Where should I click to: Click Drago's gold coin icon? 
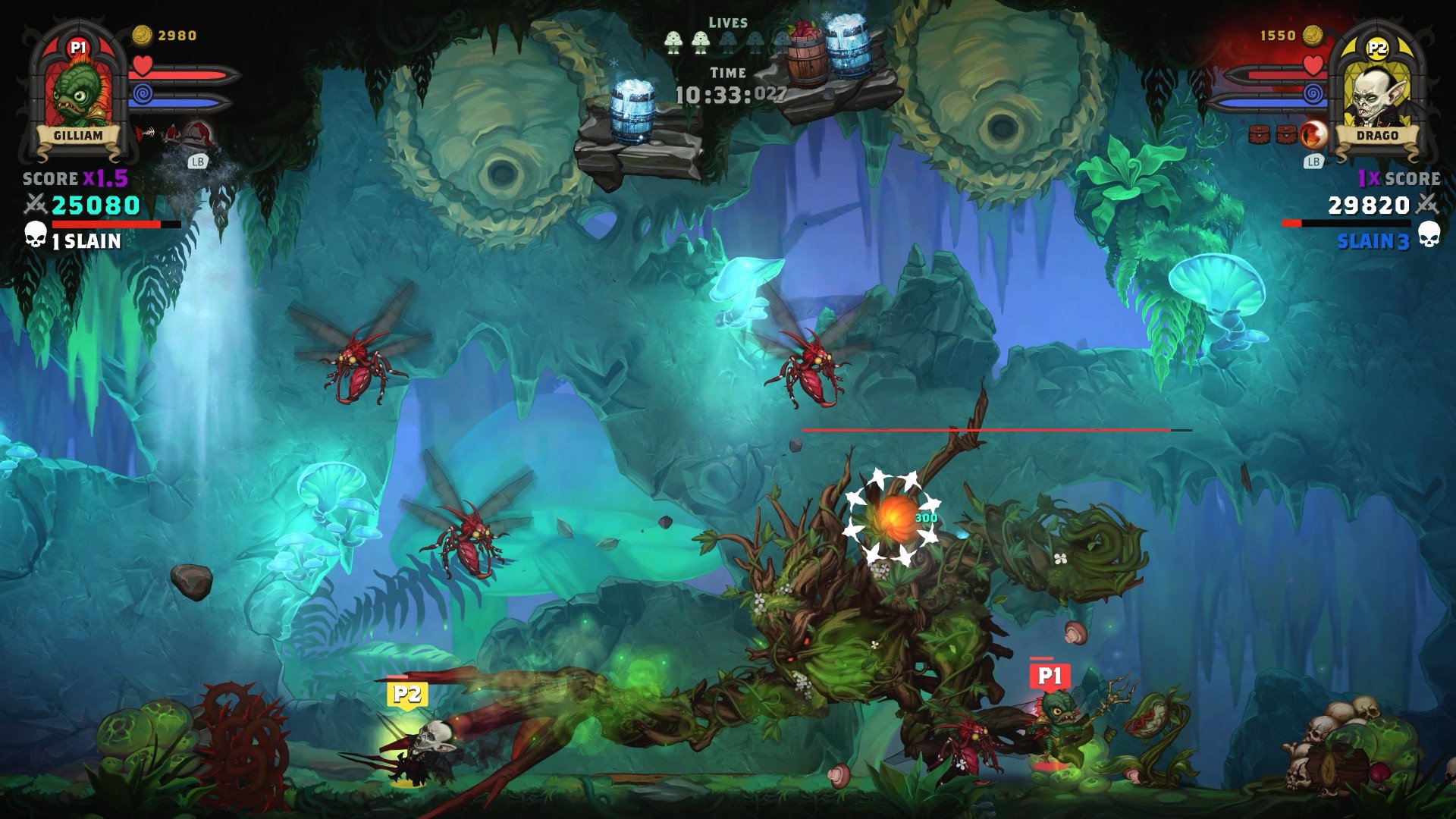1313,35
